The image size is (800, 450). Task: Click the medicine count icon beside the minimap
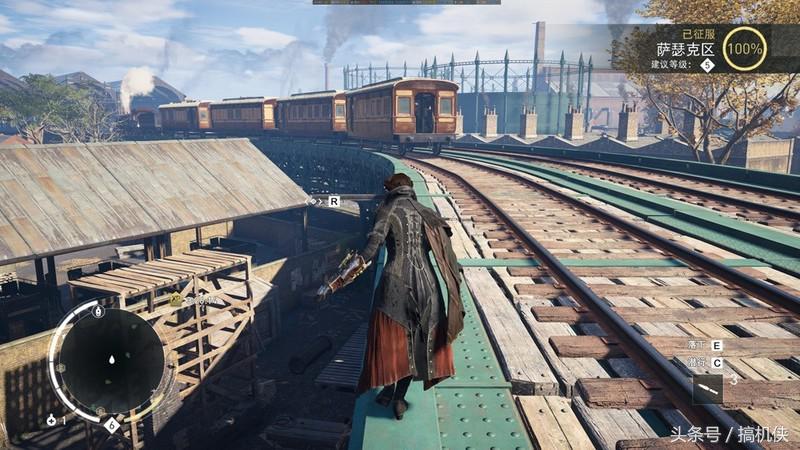tap(51, 420)
